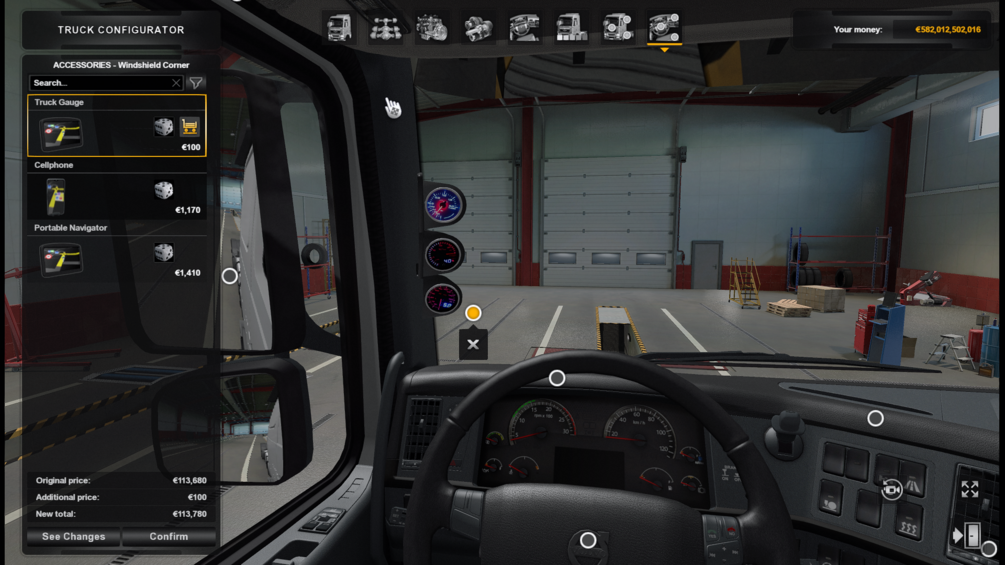Click the dice icon on the Portable Navigator row
This screenshot has width=1005, height=565.
(163, 253)
